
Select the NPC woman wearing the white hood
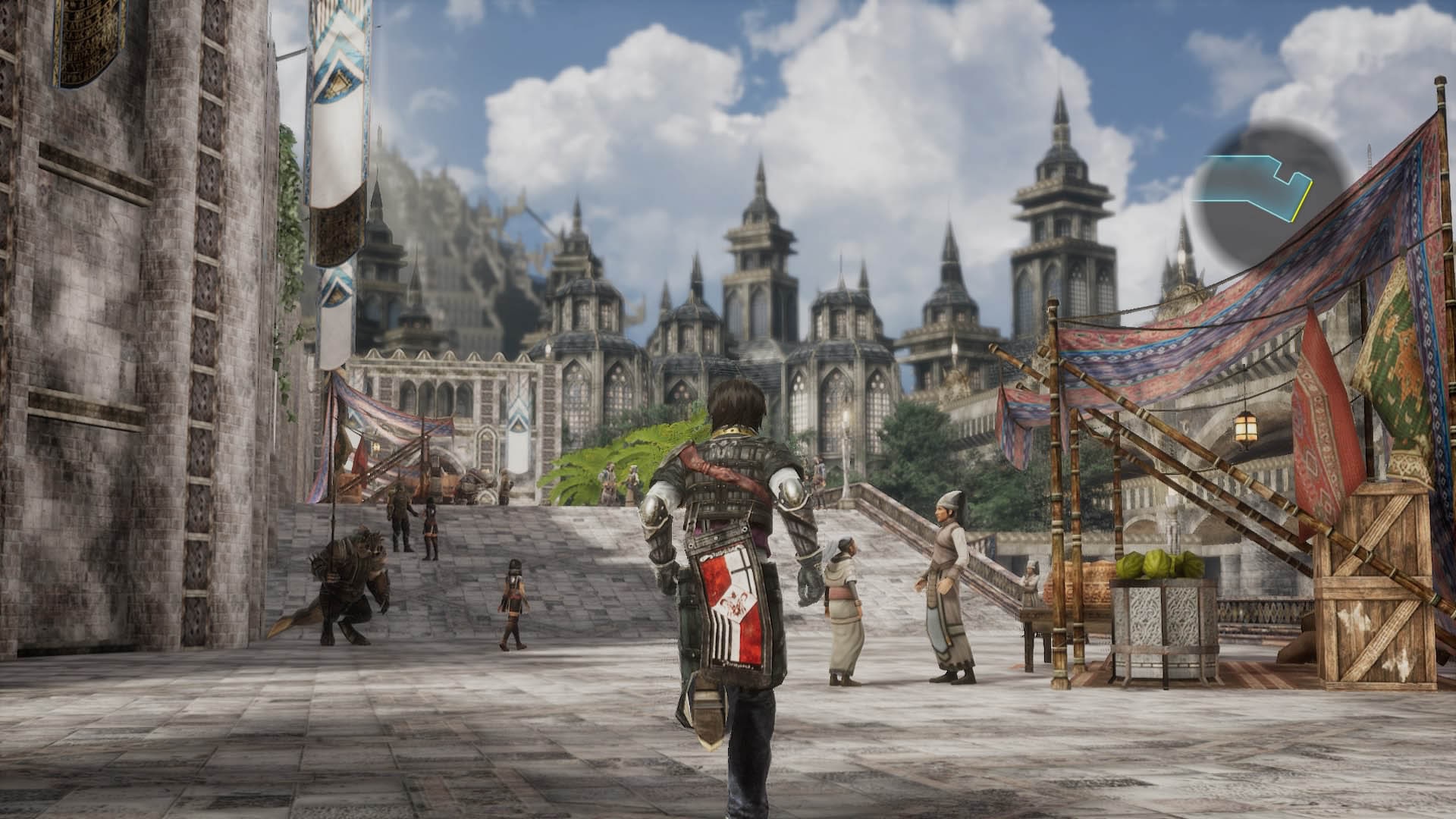(x=844, y=599)
